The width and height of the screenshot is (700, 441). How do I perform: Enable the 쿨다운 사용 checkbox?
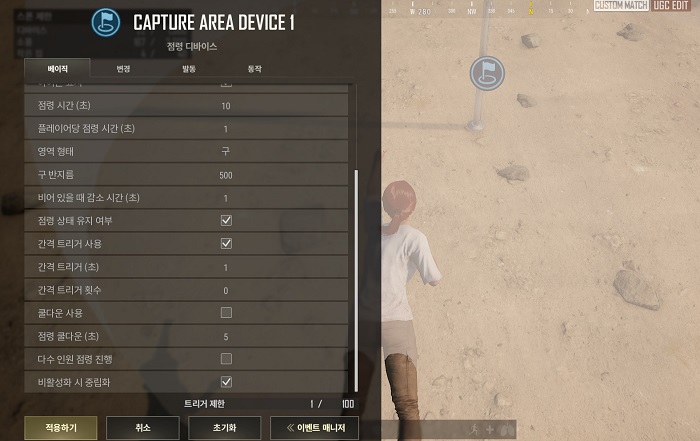click(226, 313)
